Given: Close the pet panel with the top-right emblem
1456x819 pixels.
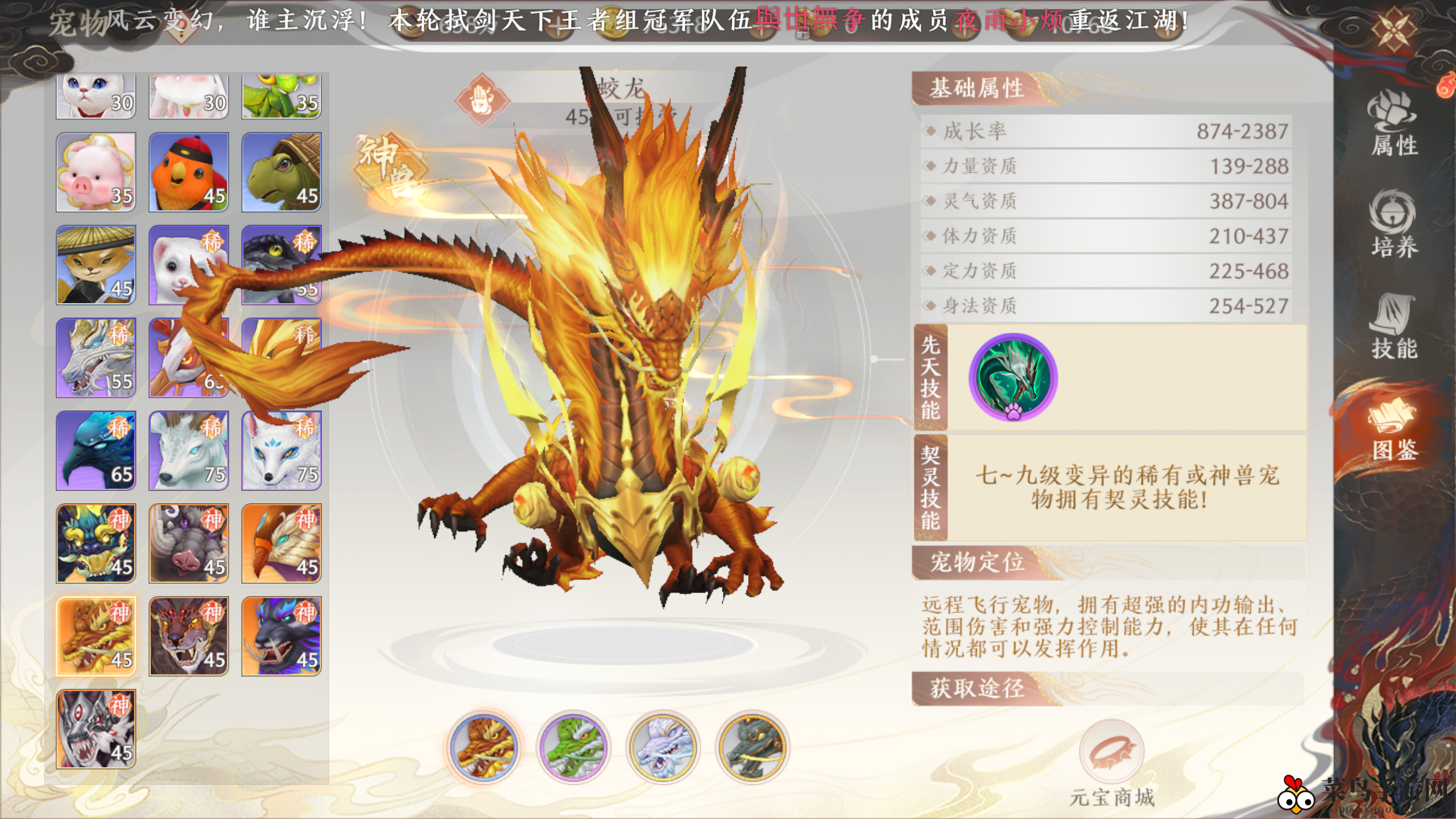Looking at the screenshot, I should 1393,30.
